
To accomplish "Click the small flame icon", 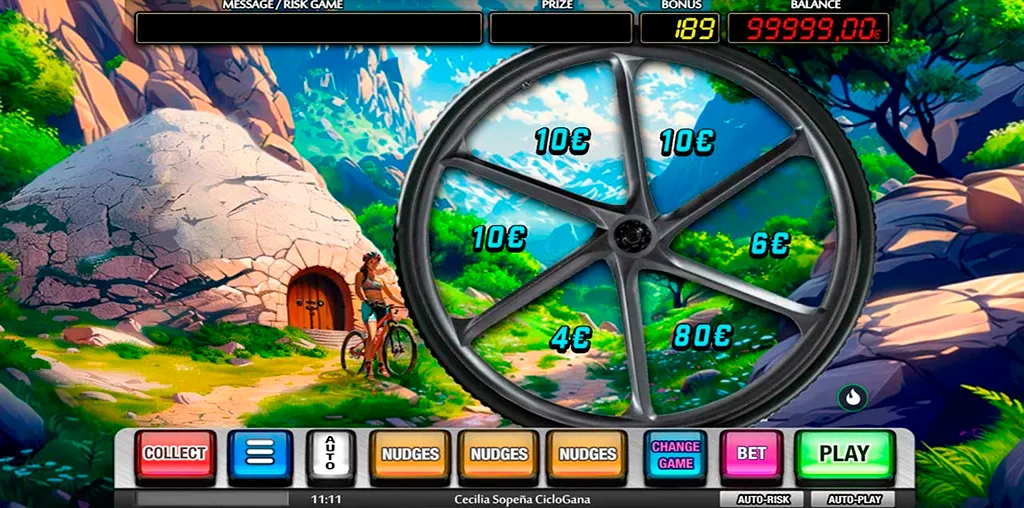I will click(852, 397).
